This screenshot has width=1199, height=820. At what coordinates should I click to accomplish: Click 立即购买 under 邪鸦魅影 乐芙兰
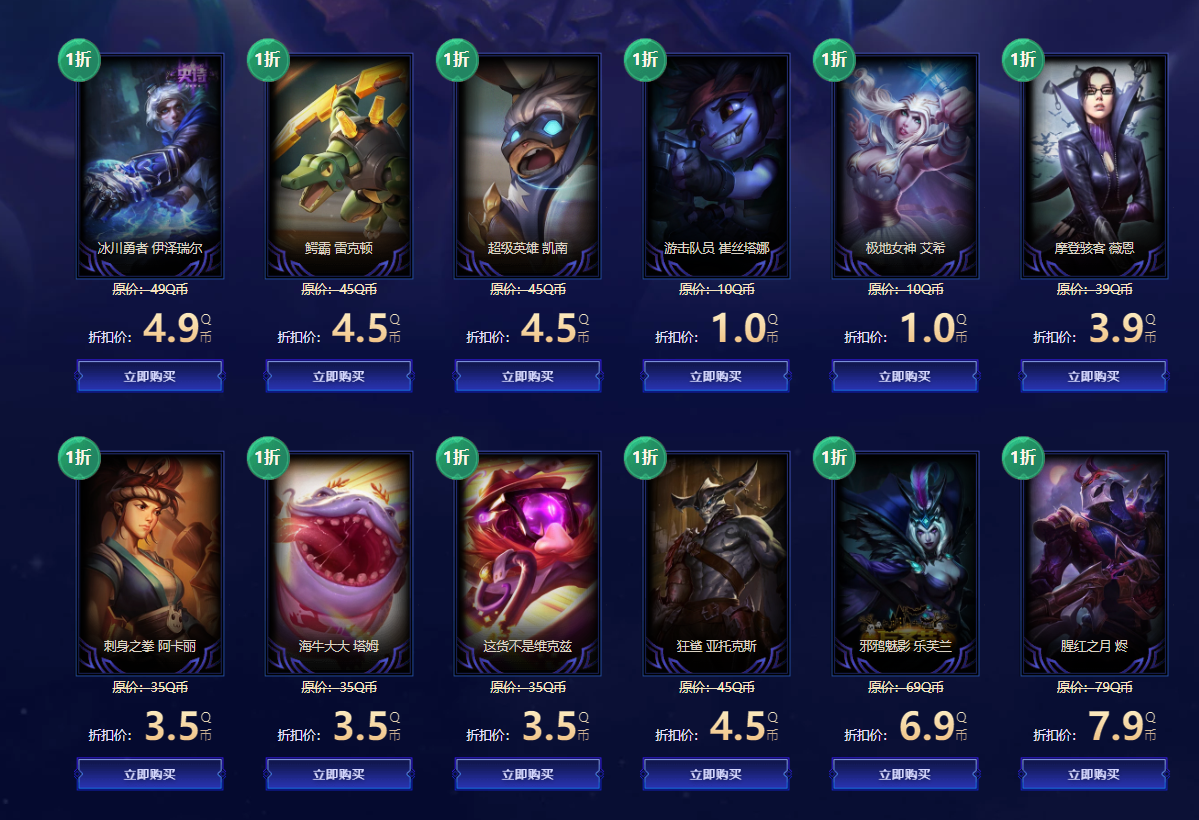point(905,774)
